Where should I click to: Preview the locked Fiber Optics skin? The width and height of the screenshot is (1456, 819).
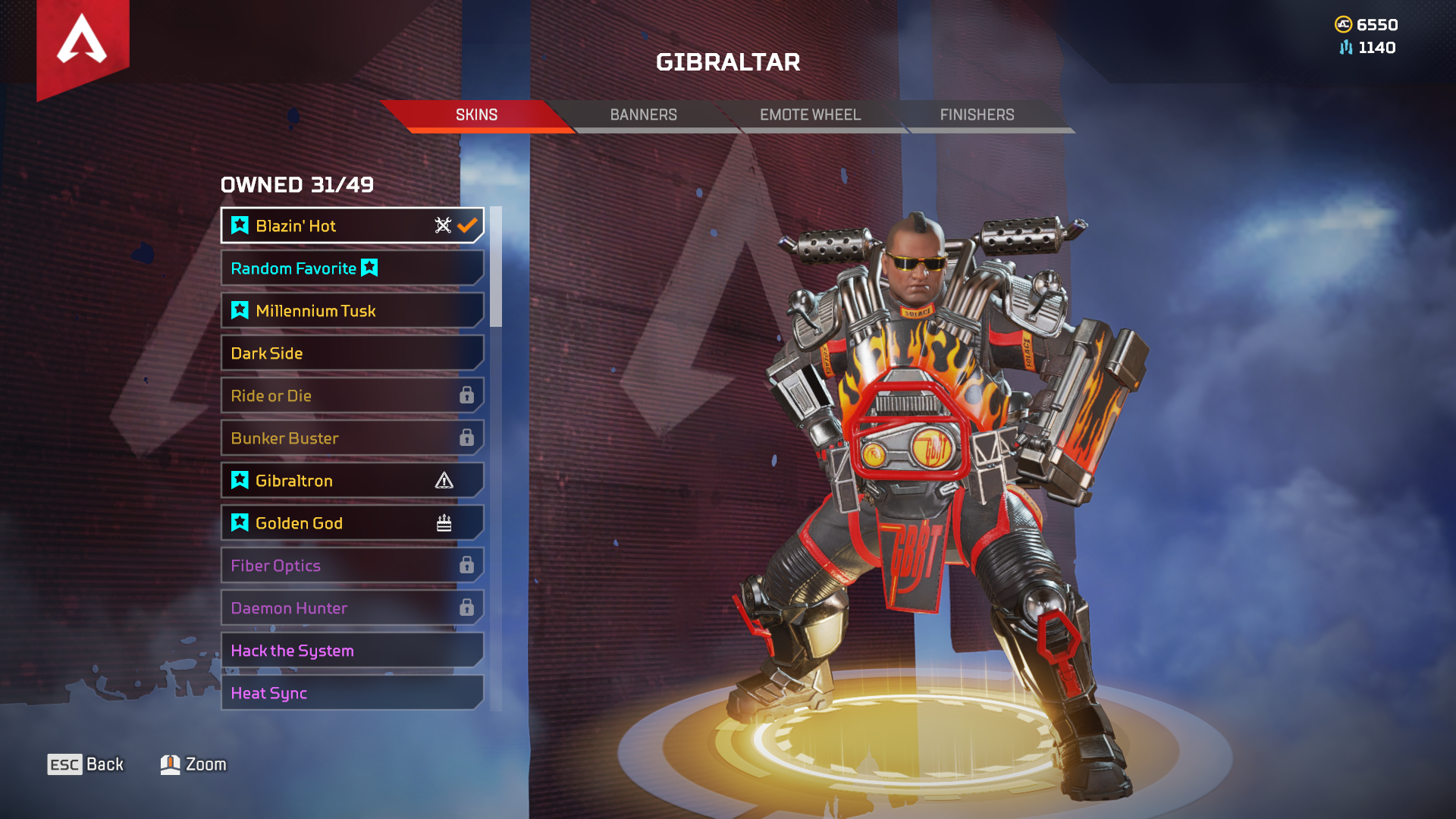pyautogui.click(x=352, y=566)
